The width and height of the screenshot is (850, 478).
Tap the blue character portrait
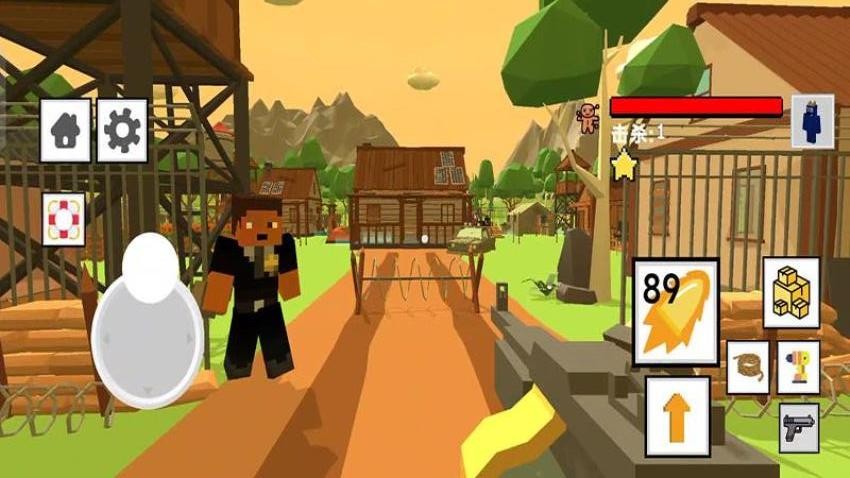812,121
